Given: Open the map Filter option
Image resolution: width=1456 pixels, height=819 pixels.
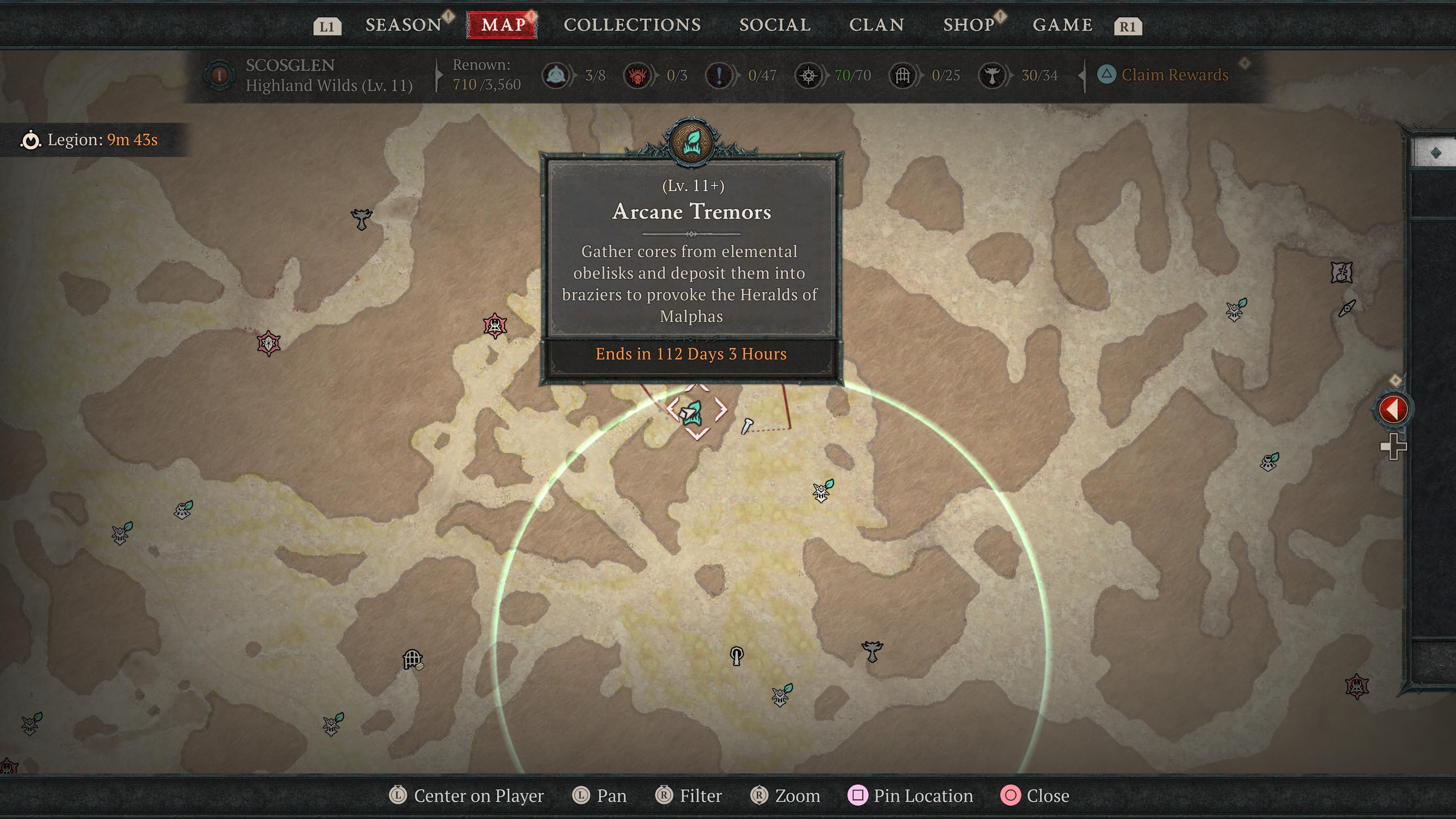Looking at the screenshot, I should tap(689, 796).
